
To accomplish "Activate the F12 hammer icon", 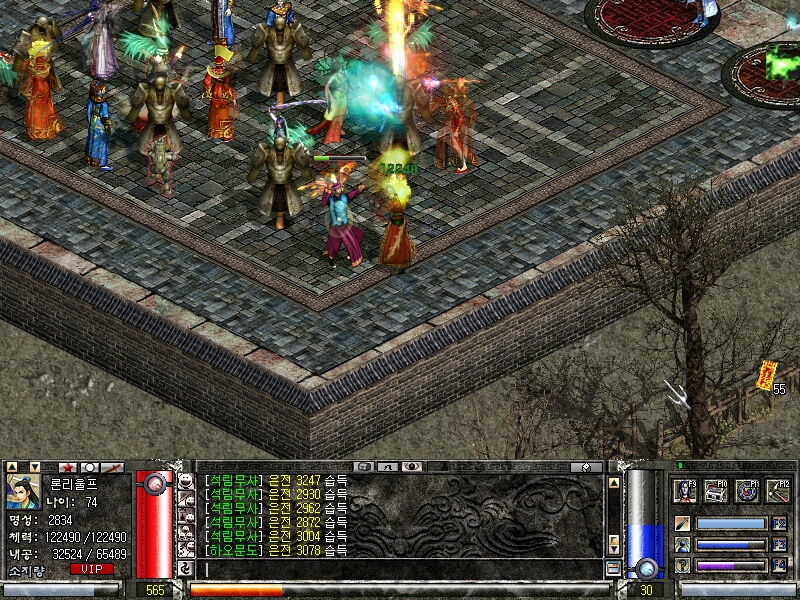I will [x=777, y=491].
